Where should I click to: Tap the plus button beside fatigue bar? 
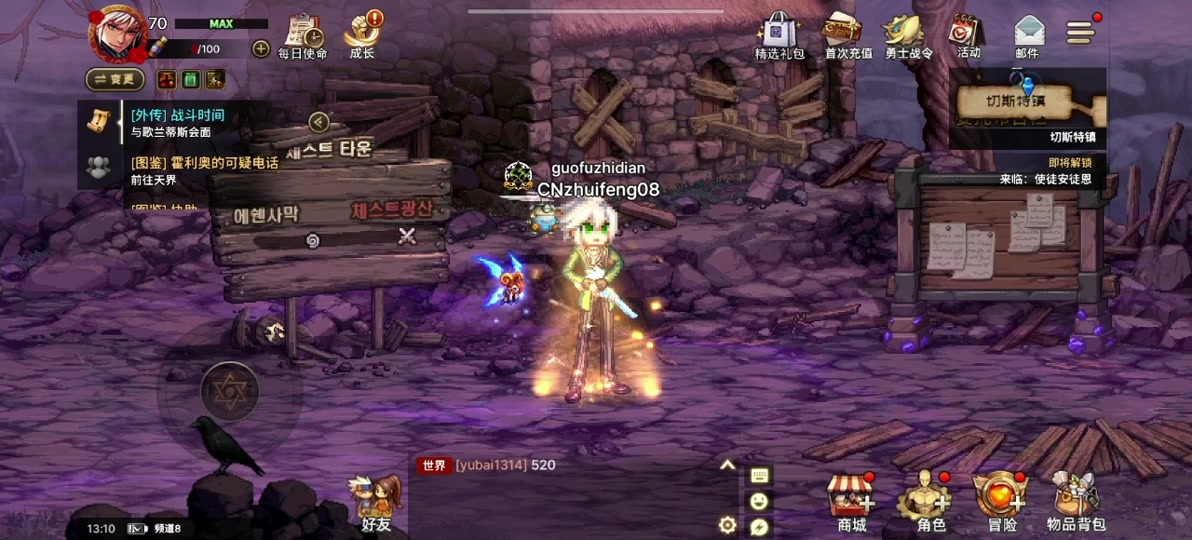(x=260, y=48)
